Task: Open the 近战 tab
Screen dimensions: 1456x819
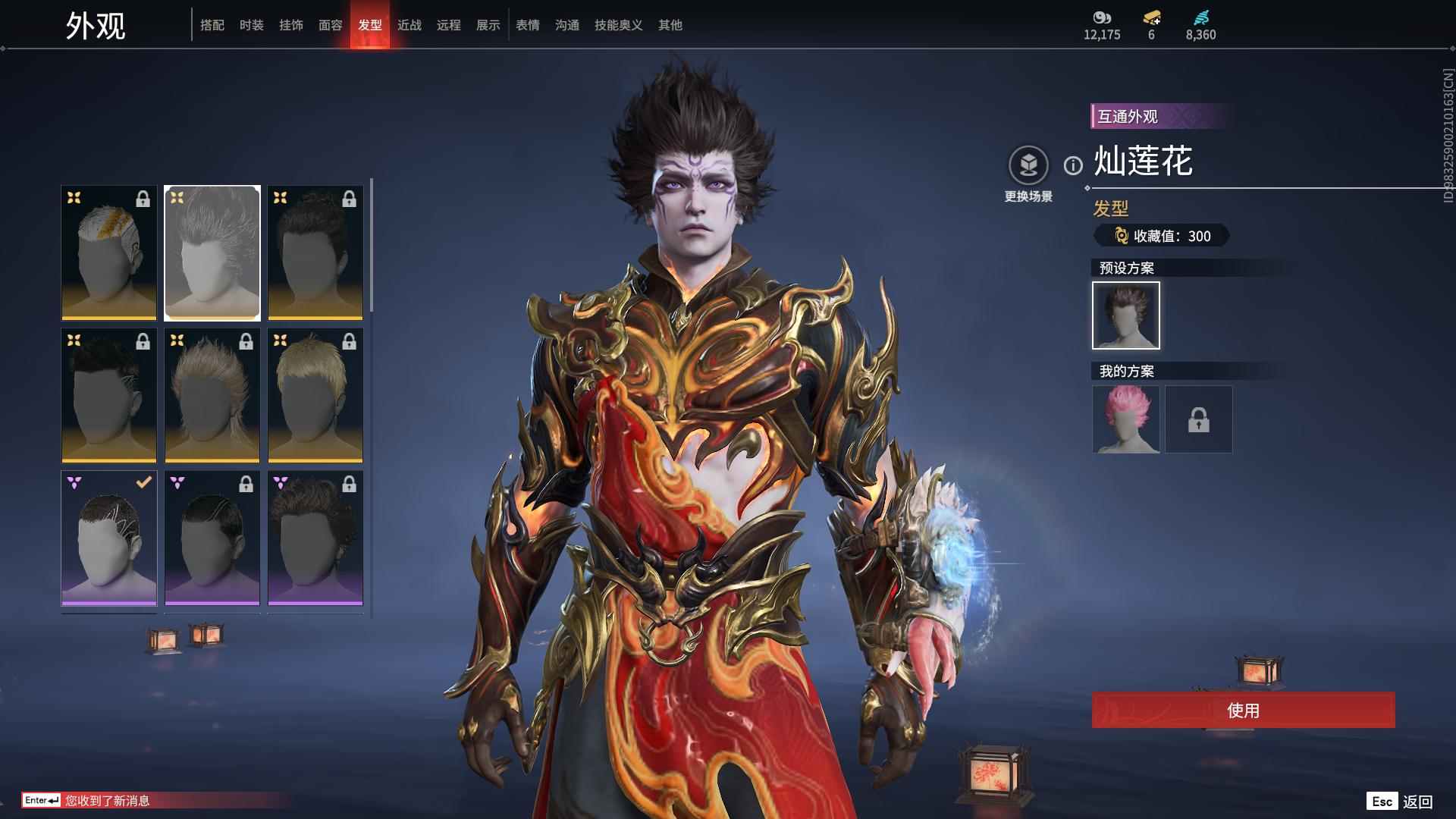Action: tap(409, 25)
